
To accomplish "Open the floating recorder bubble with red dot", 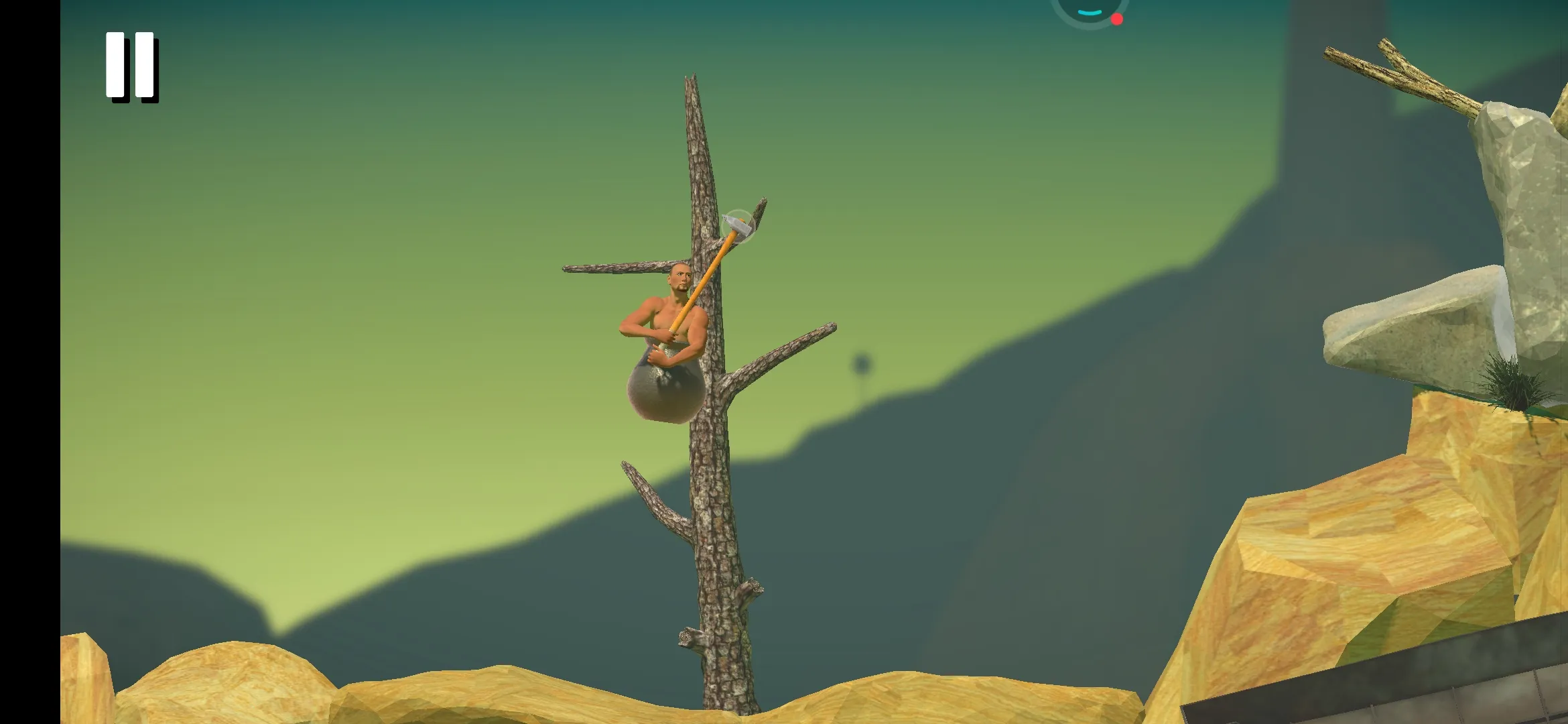I will 1090,9.
